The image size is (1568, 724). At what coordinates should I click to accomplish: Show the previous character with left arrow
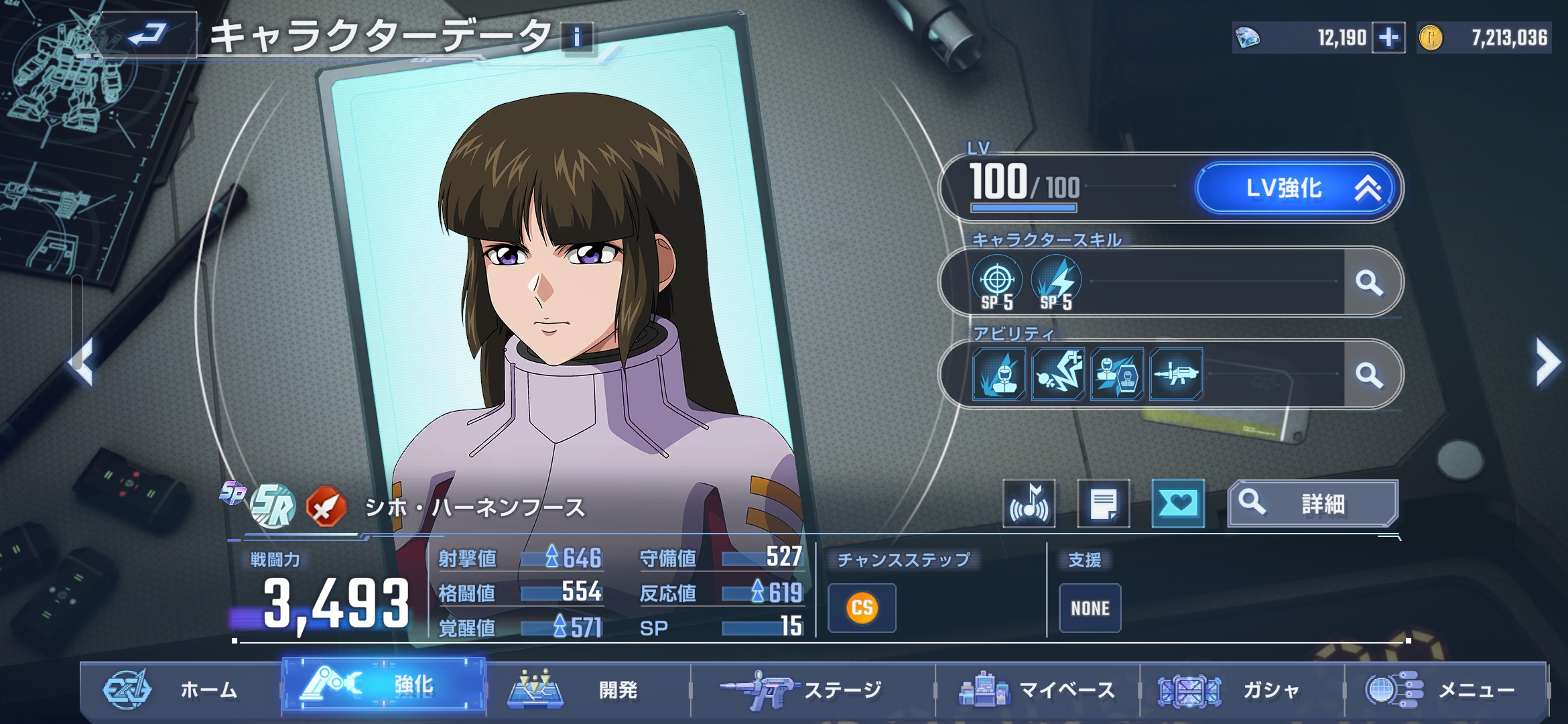tap(82, 363)
